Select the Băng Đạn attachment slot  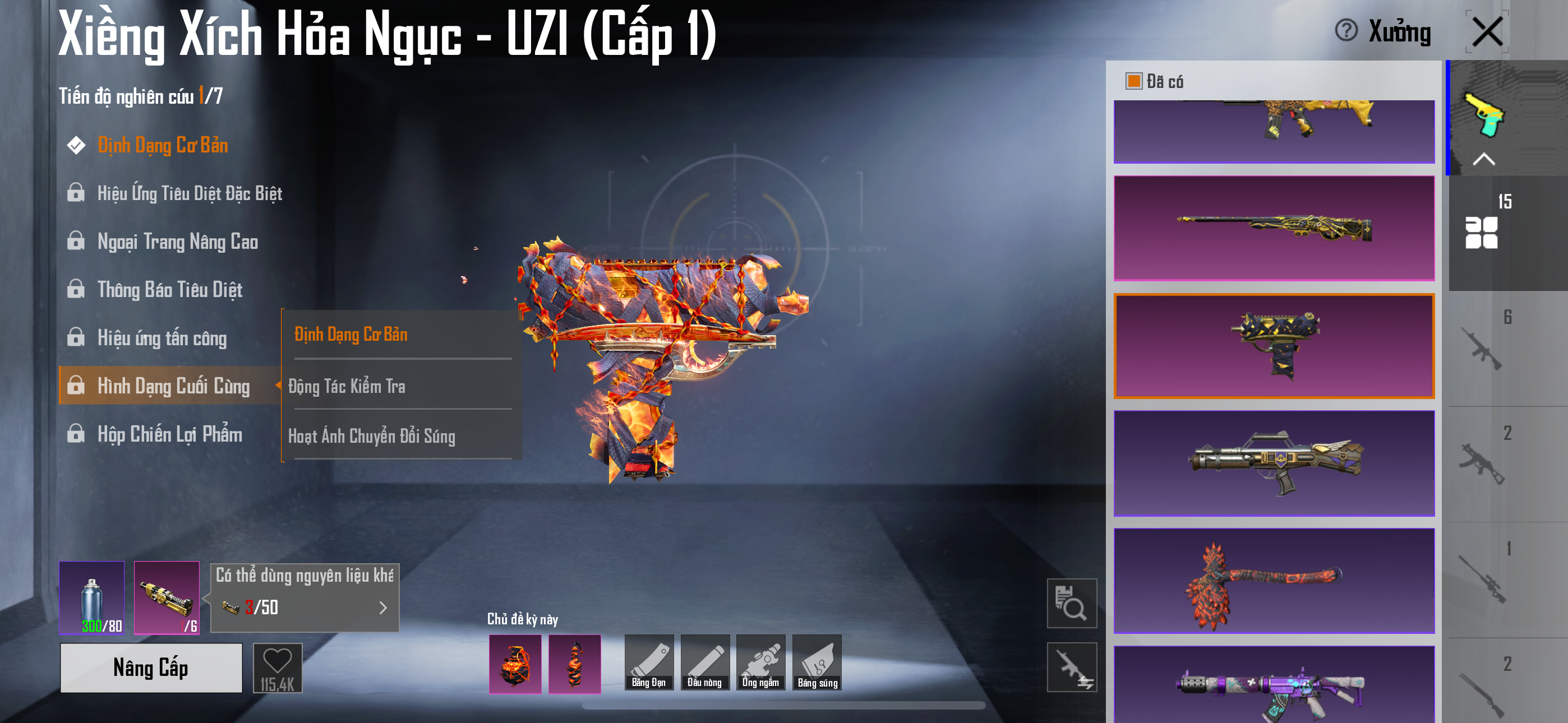tap(648, 662)
